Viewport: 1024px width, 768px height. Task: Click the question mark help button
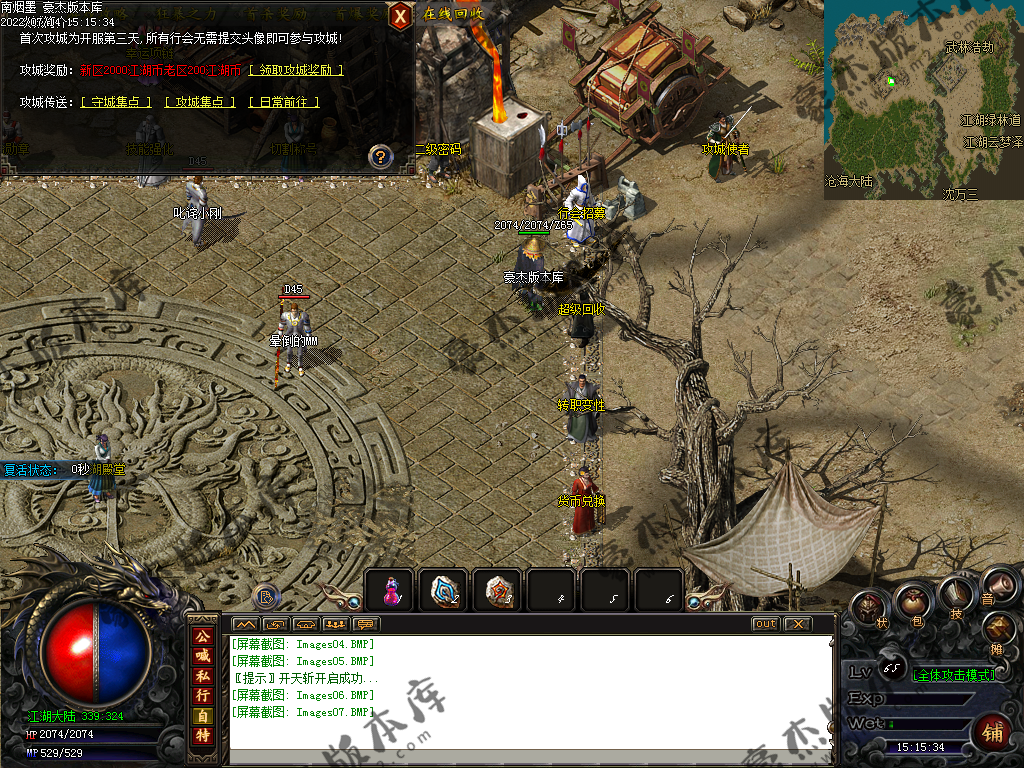[380, 156]
